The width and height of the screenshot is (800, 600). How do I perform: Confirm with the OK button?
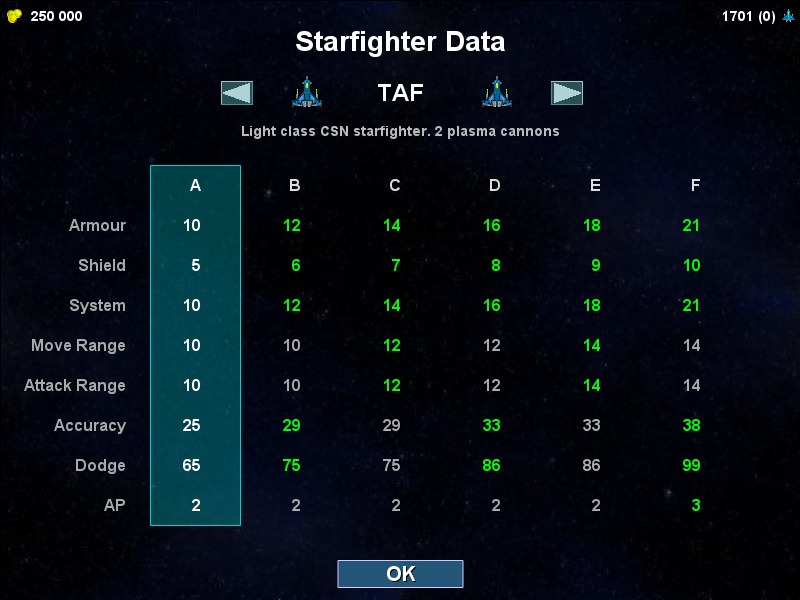[400, 574]
